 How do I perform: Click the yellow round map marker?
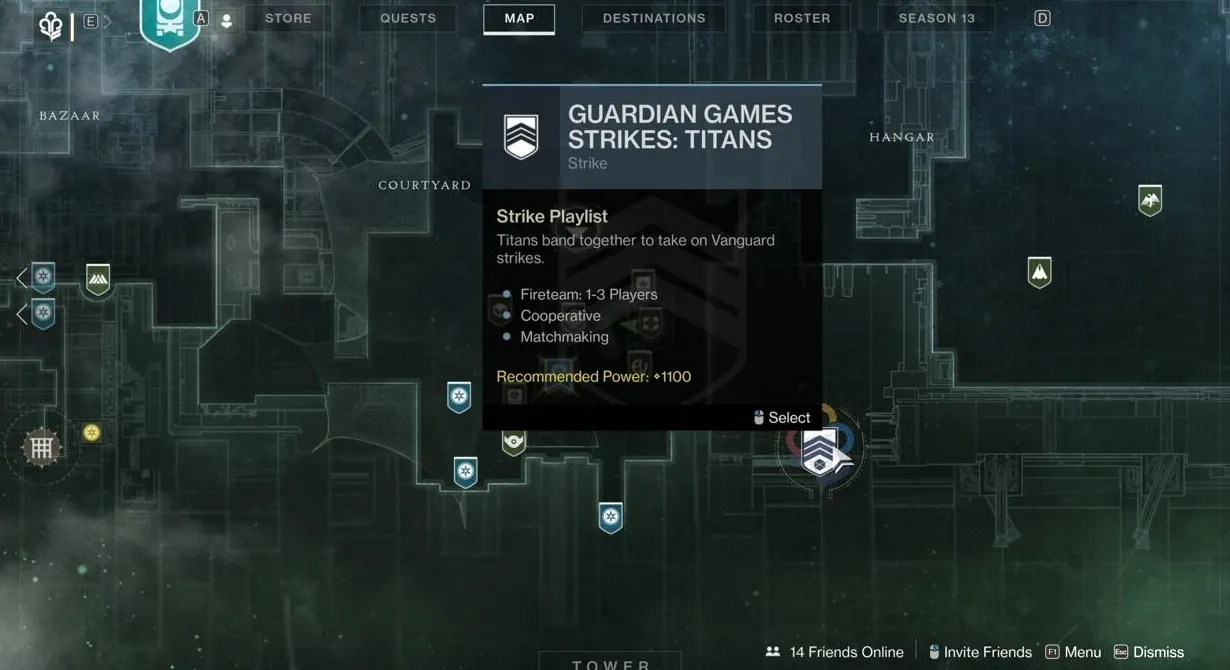tap(92, 432)
